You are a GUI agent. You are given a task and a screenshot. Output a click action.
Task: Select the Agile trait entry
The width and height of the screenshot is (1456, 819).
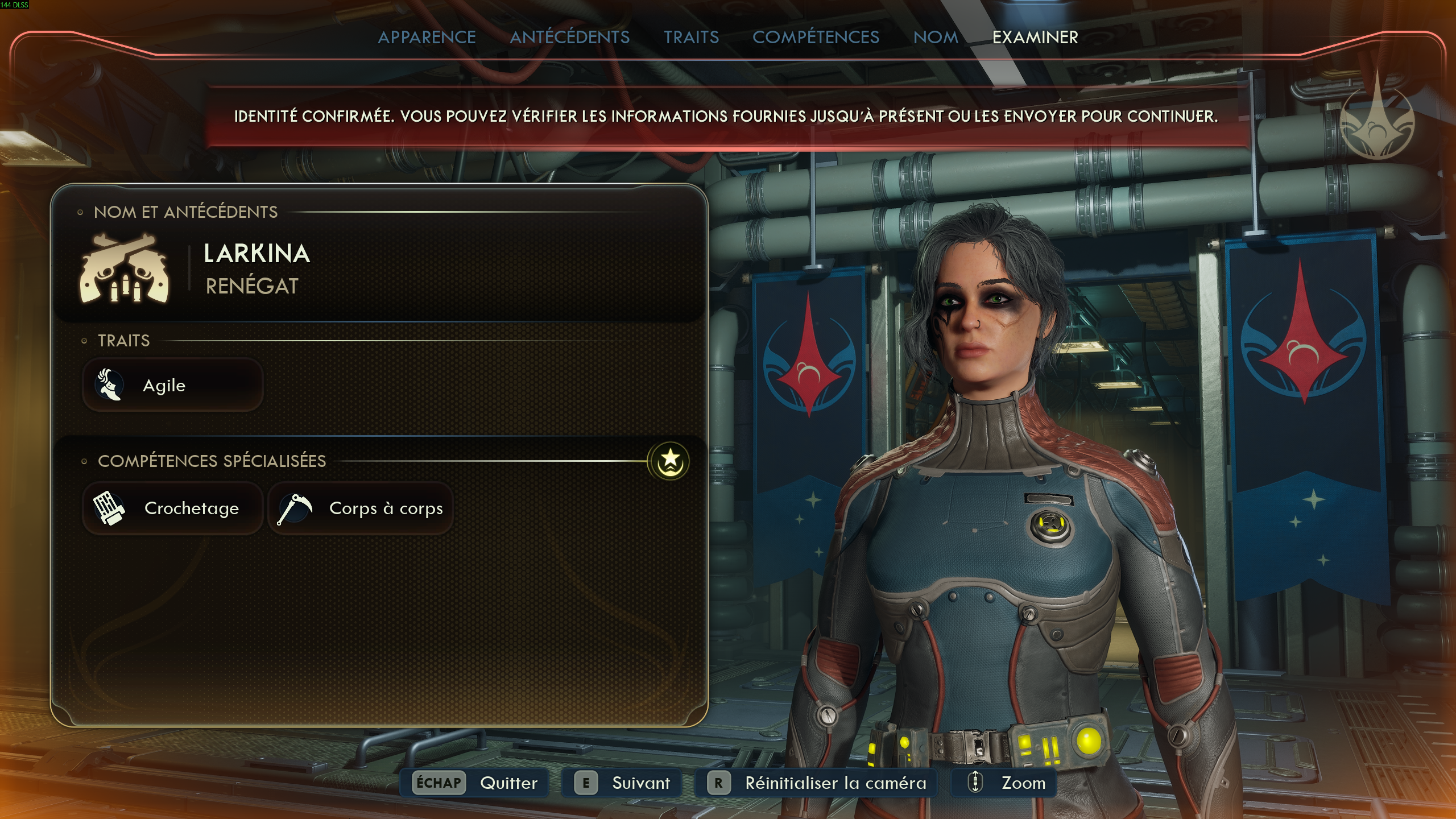pyautogui.click(x=173, y=386)
